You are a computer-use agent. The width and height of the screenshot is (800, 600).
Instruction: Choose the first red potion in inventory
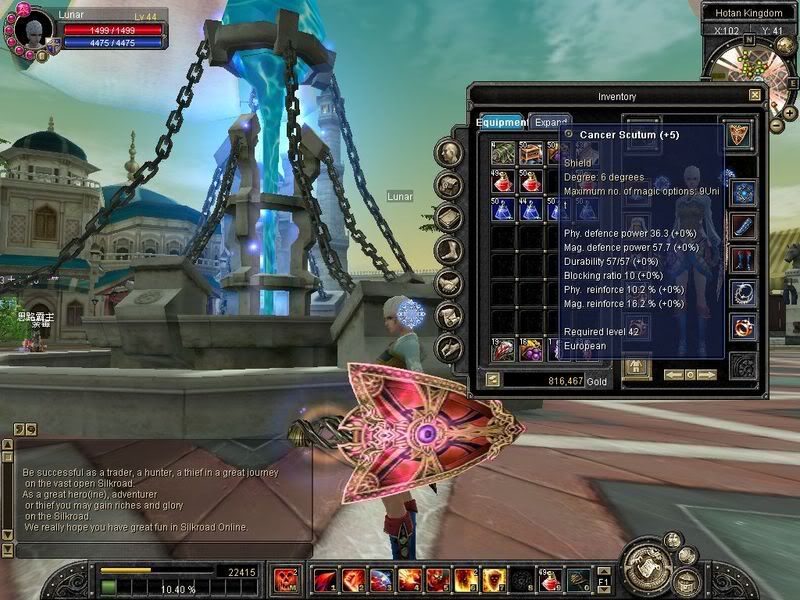(502, 181)
